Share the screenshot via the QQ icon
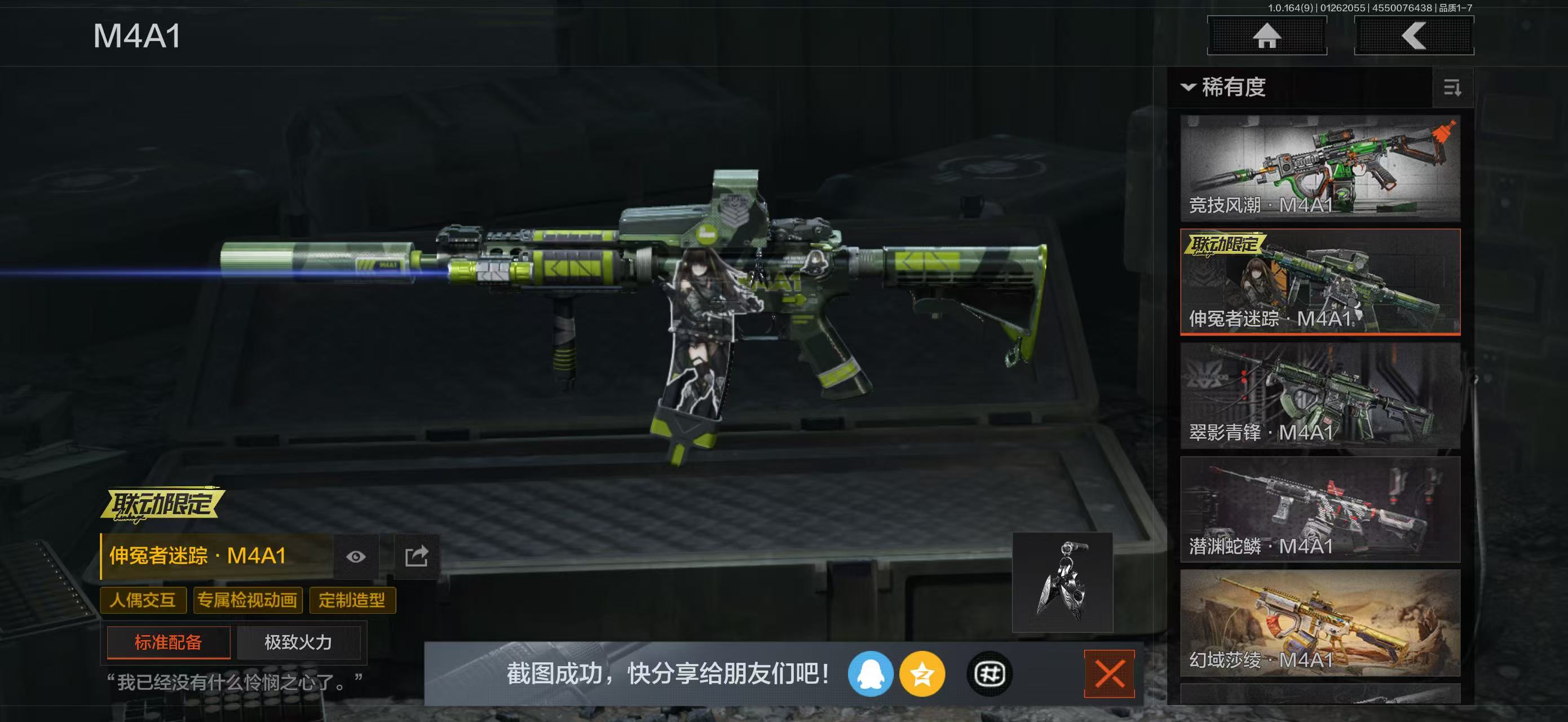The image size is (1568, 722). point(873,675)
